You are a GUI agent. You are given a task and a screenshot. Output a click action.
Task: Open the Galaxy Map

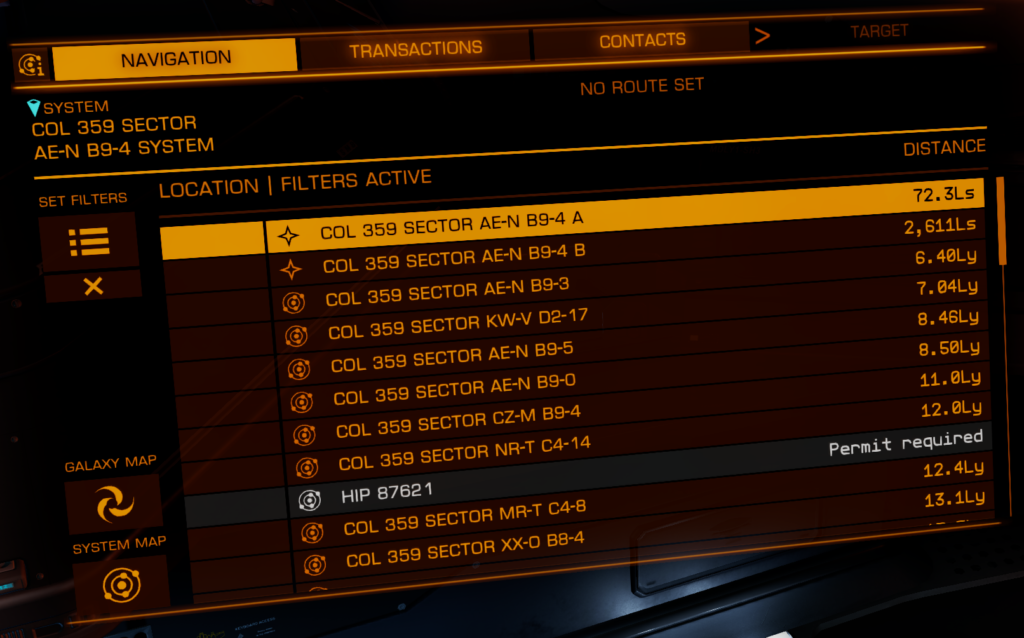(x=113, y=505)
